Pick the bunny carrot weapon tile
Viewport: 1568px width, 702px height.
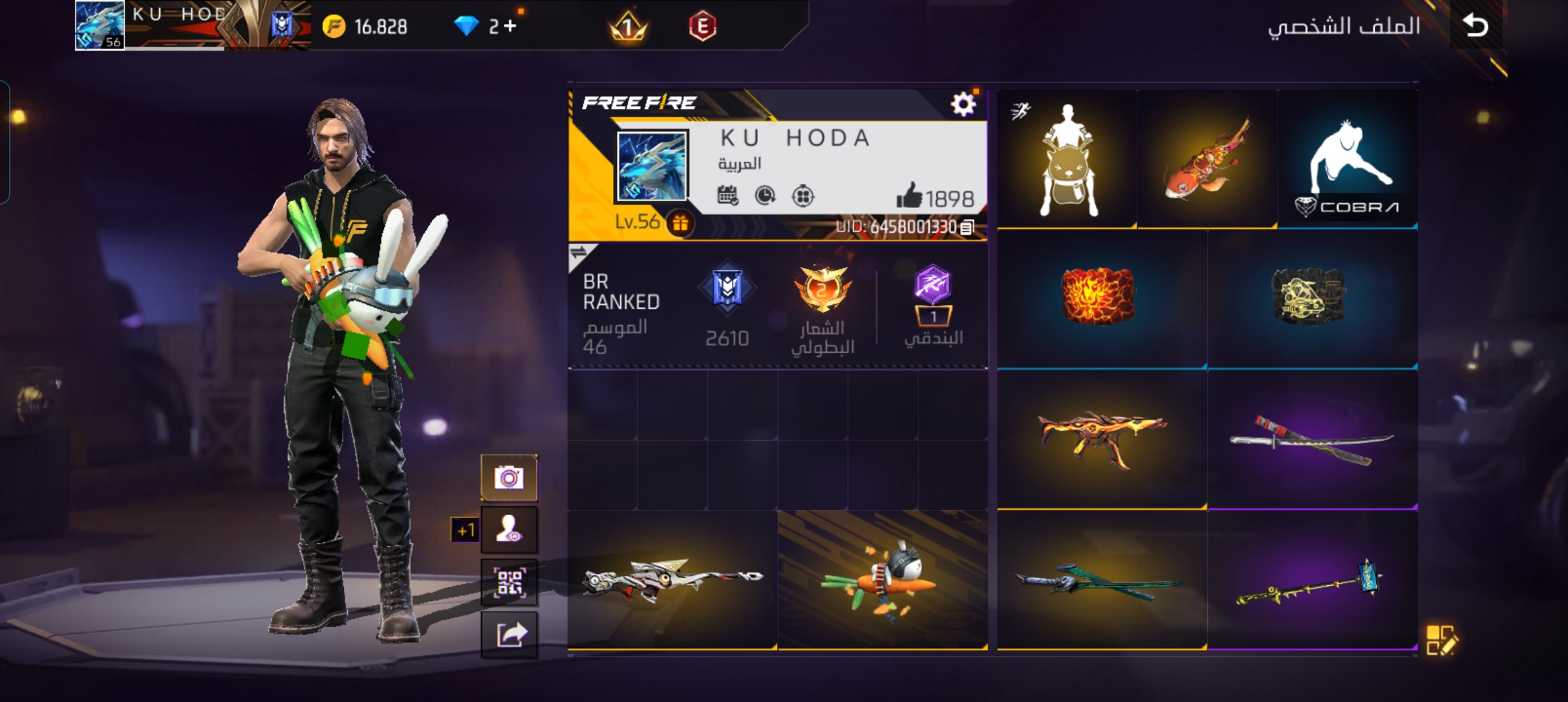coord(882,580)
